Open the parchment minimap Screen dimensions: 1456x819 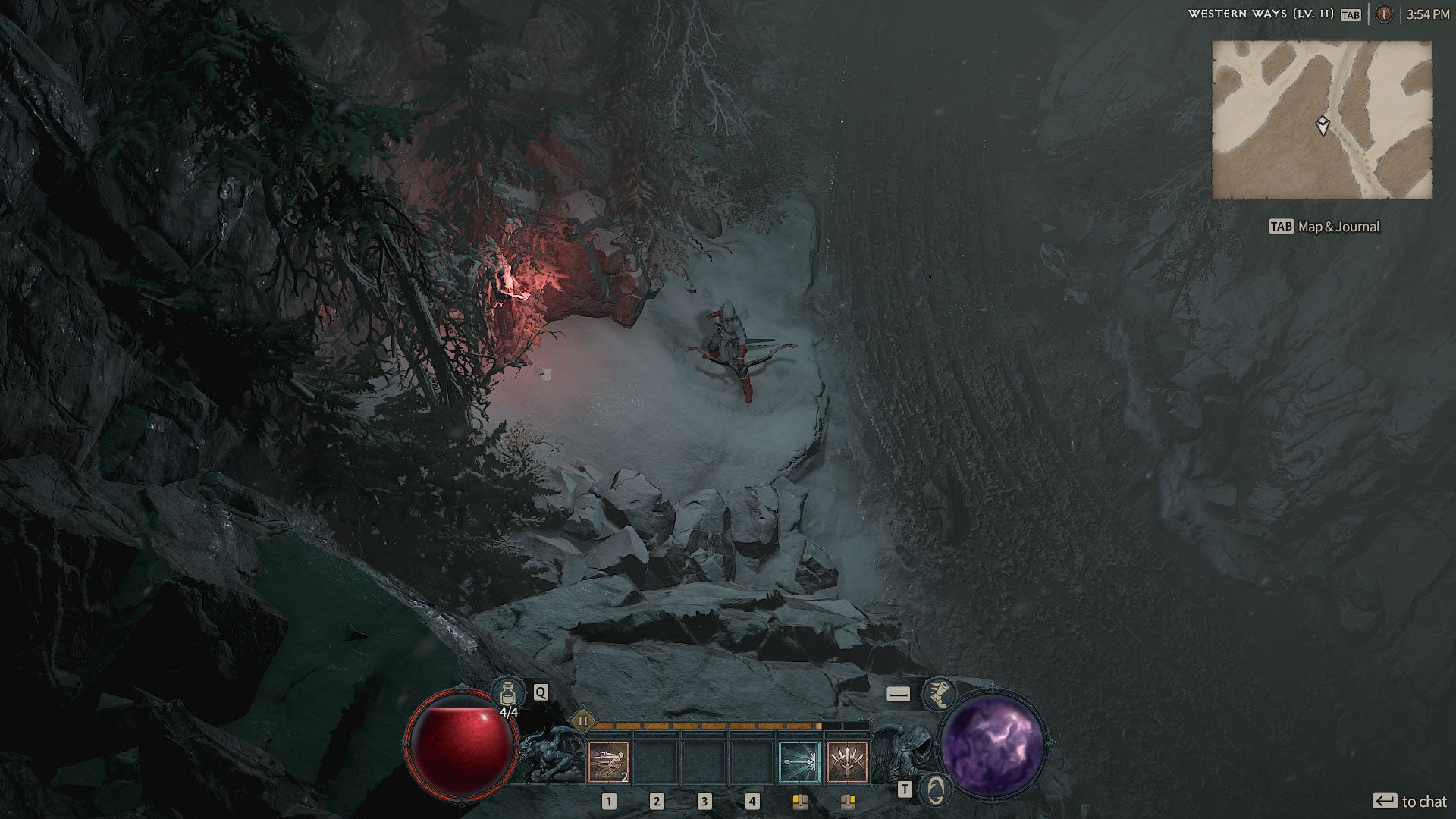coord(1322,120)
